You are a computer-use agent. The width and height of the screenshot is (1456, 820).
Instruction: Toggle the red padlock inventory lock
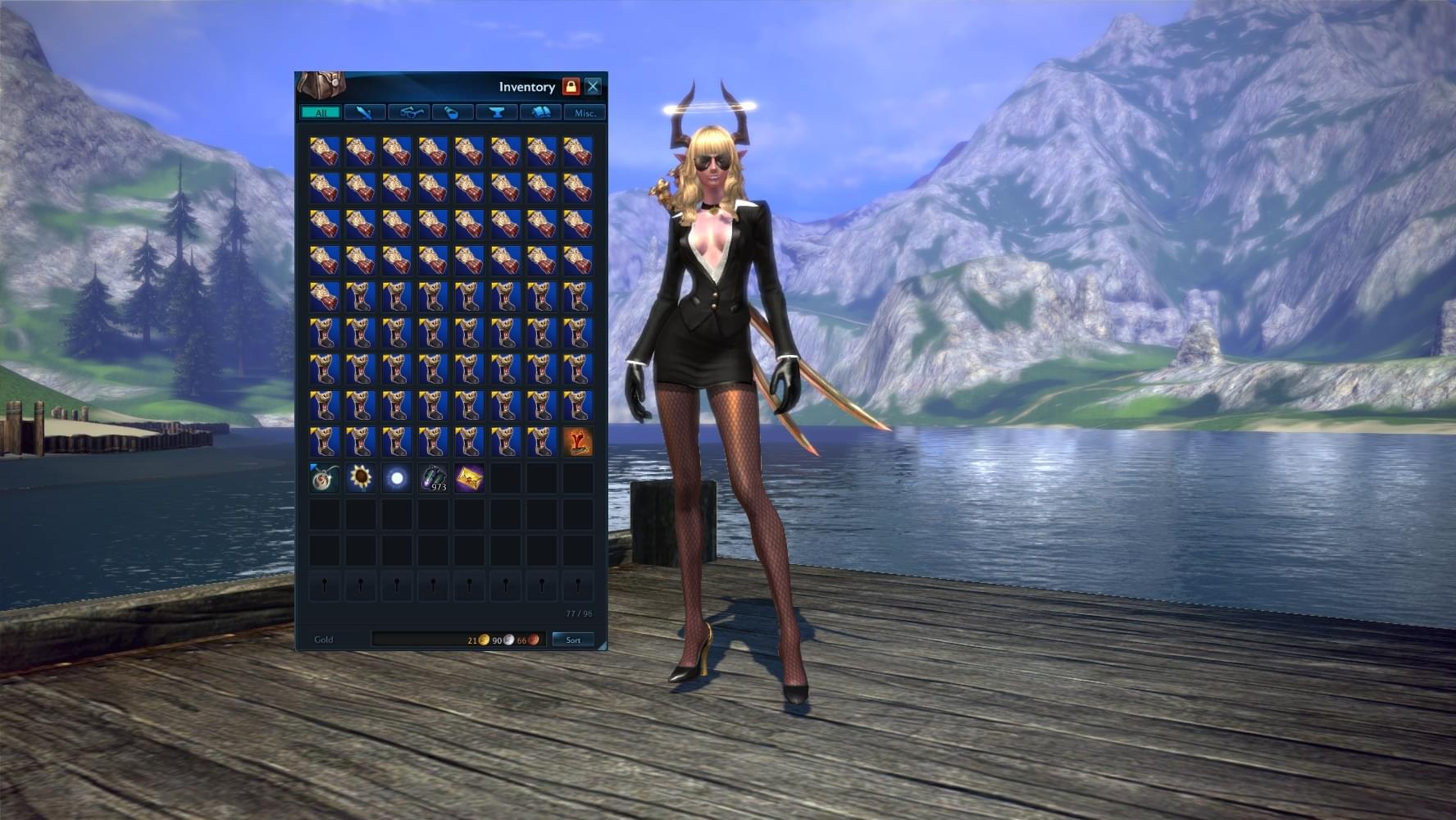click(571, 86)
